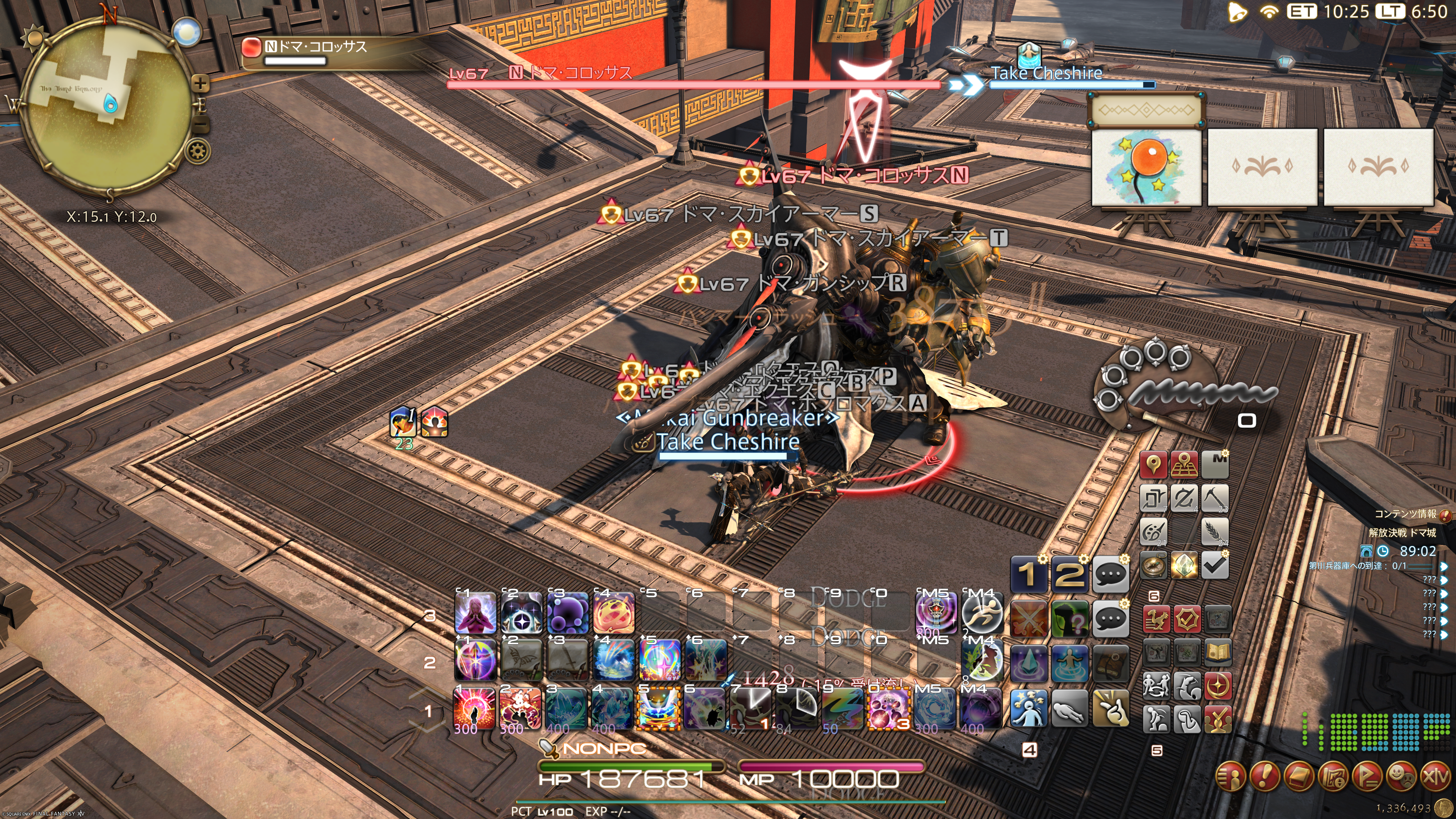Screen dimensions: 1456x819
Task: Use the Tempera Coat orange orb ability
Action: (x=614, y=613)
